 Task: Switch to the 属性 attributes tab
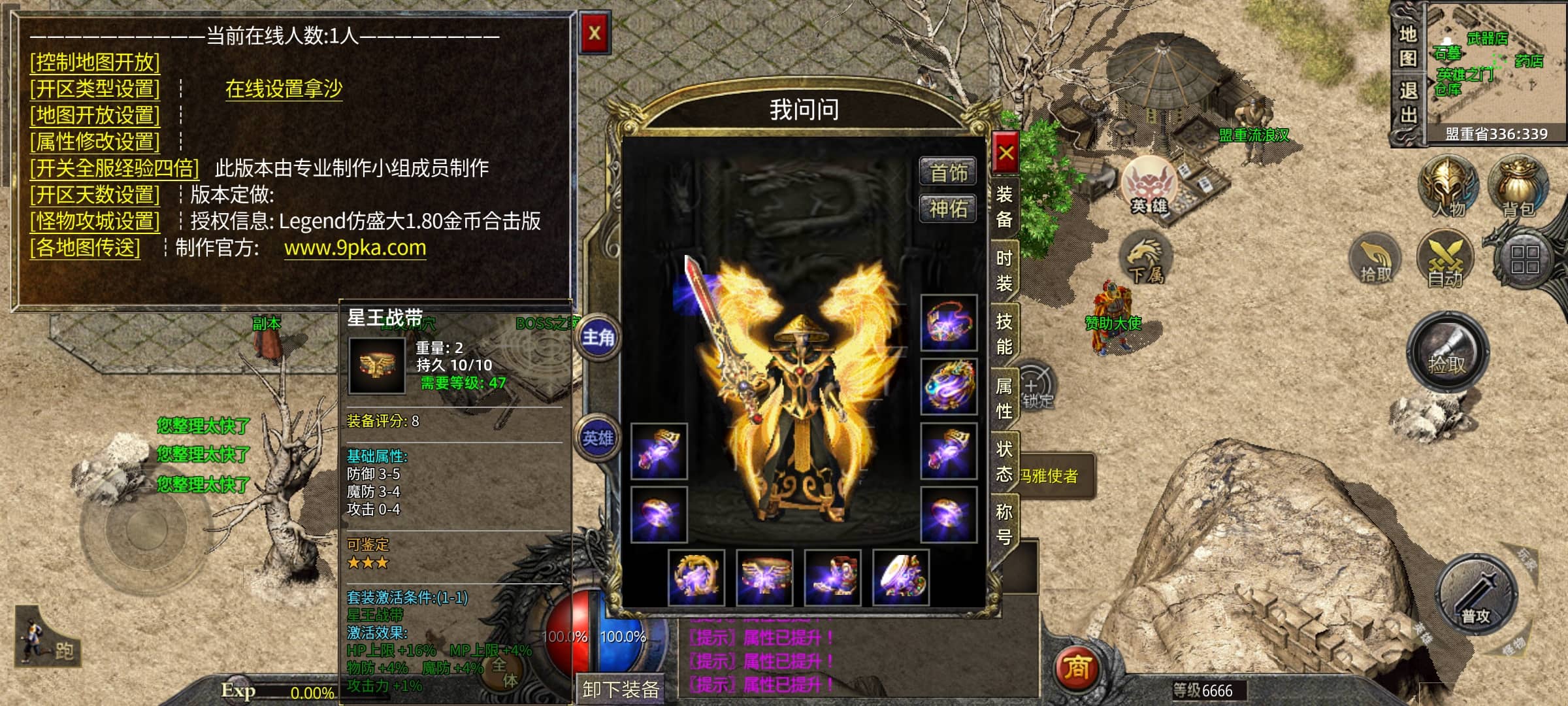[x=1004, y=397]
